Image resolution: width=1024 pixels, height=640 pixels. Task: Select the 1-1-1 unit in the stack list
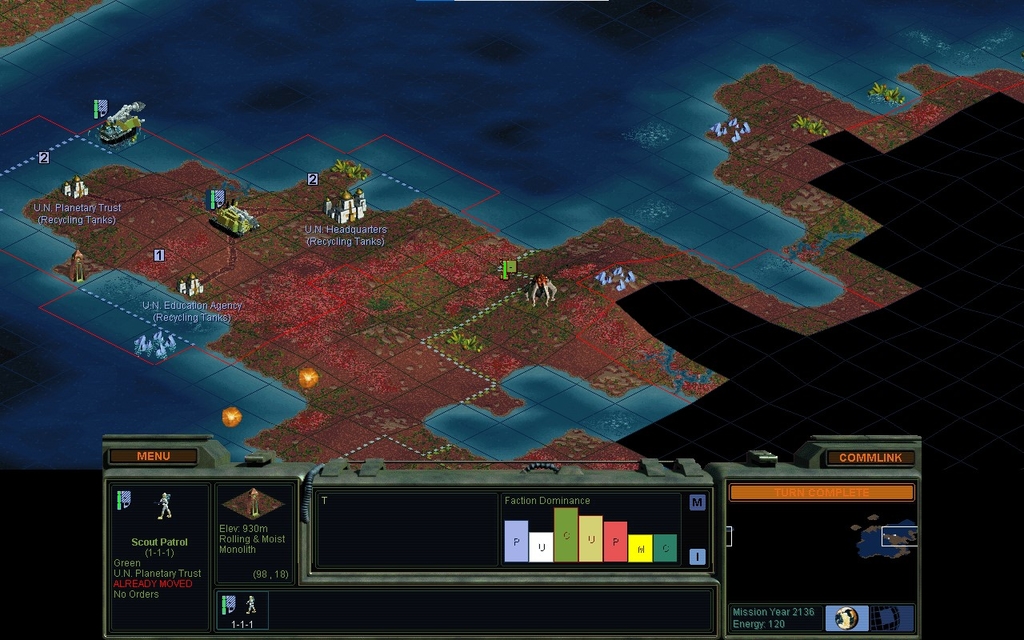coord(242,610)
